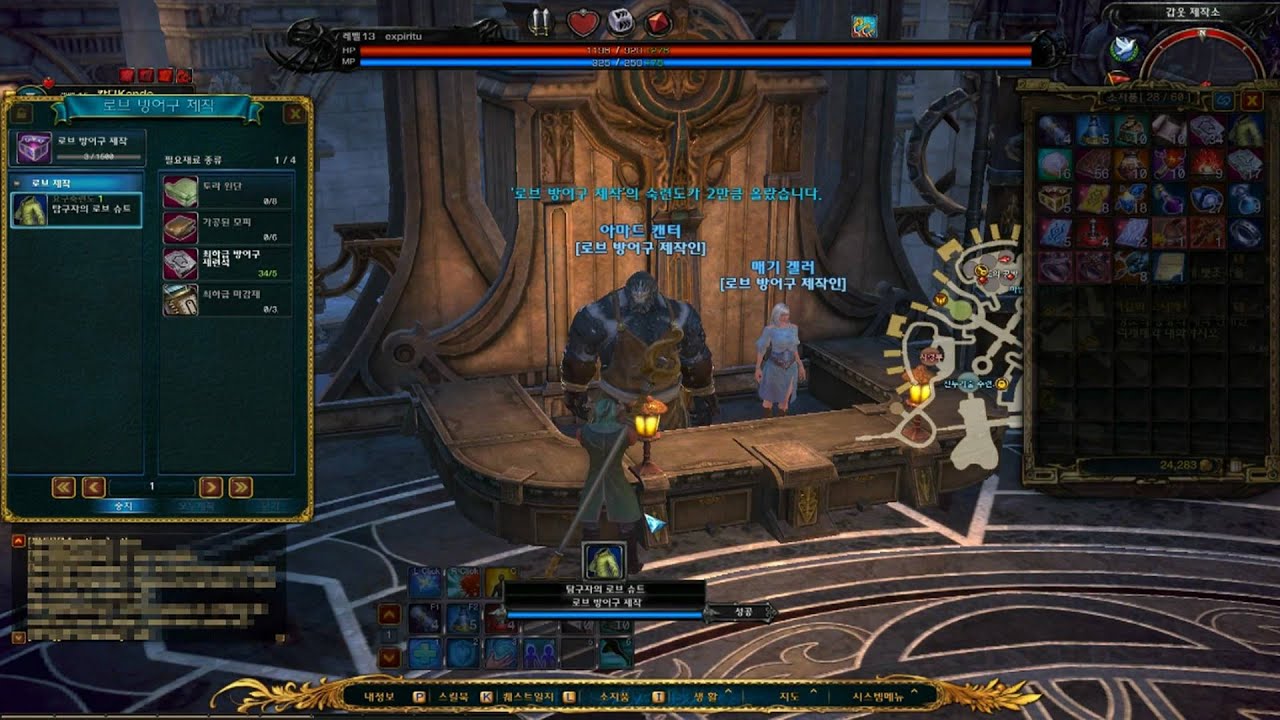Open 내정보 character info menu
Screen dimensions: 1280x720
coord(381,696)
